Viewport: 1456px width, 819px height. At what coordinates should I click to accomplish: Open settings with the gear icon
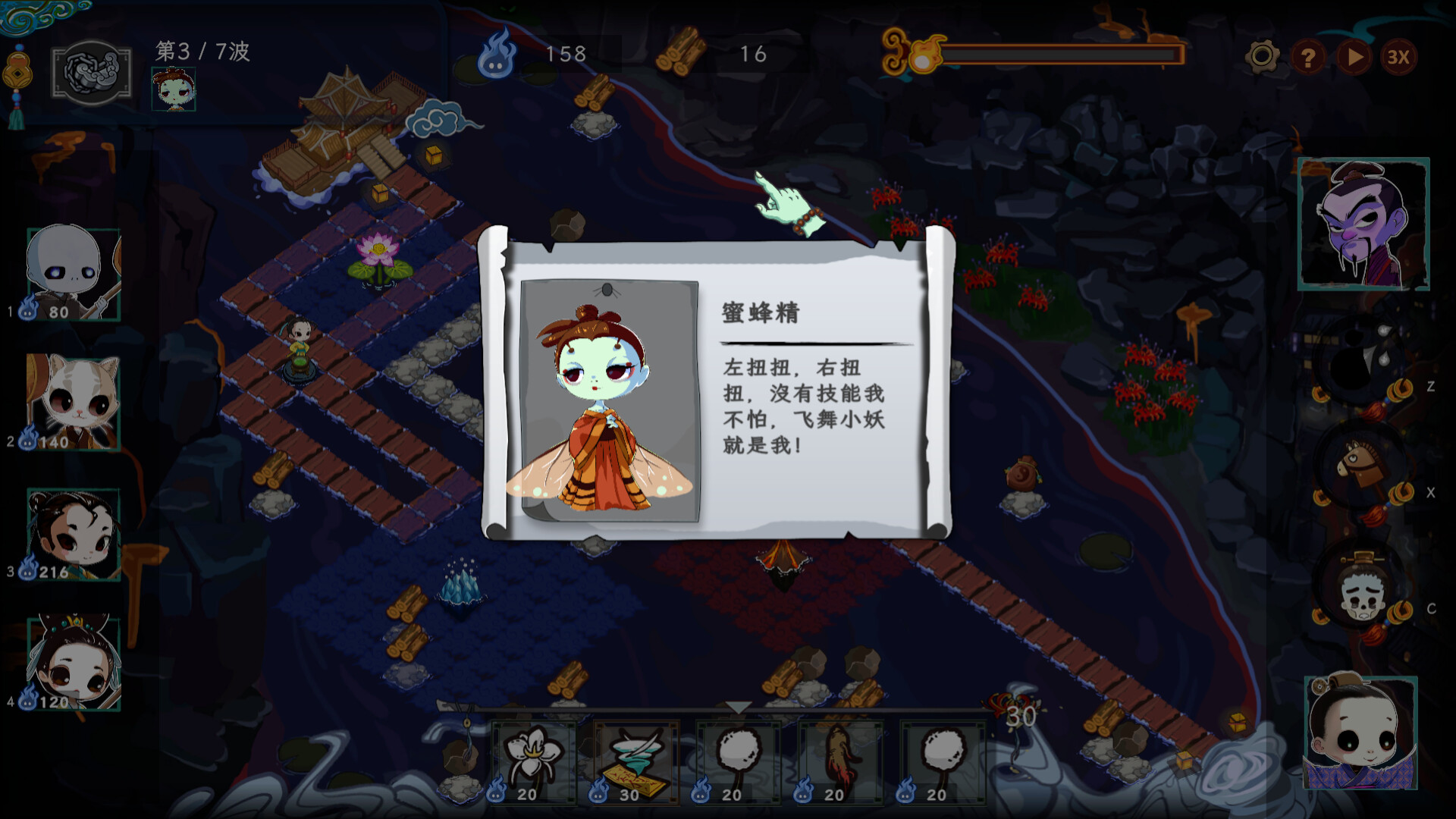point(1263,56)
